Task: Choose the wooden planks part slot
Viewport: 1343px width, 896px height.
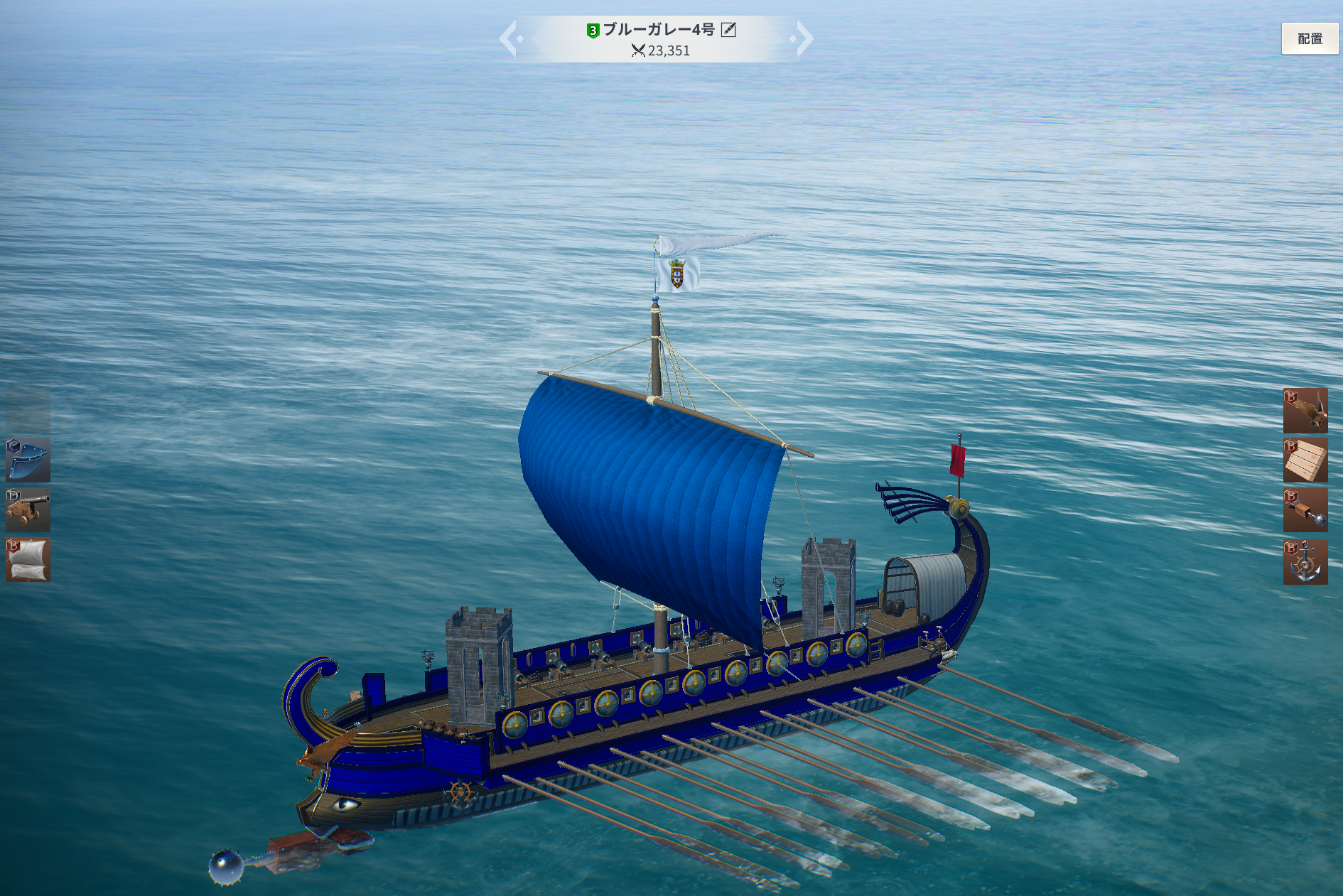Action: (x=1305, y=460)
